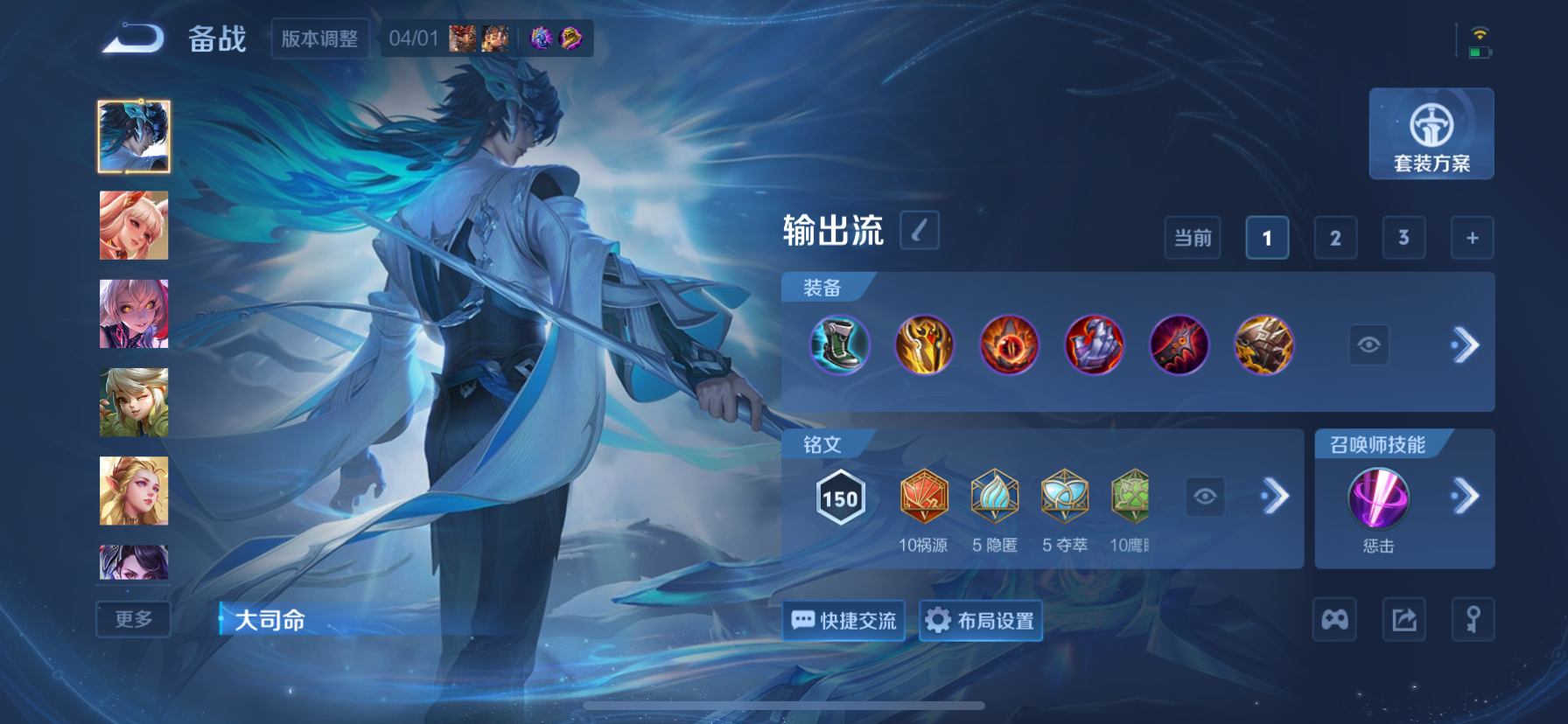The image size is (1568, 724).
Task: Select the boots item in the equipment row
Action: pyautogui.click(x=839, y=345)
